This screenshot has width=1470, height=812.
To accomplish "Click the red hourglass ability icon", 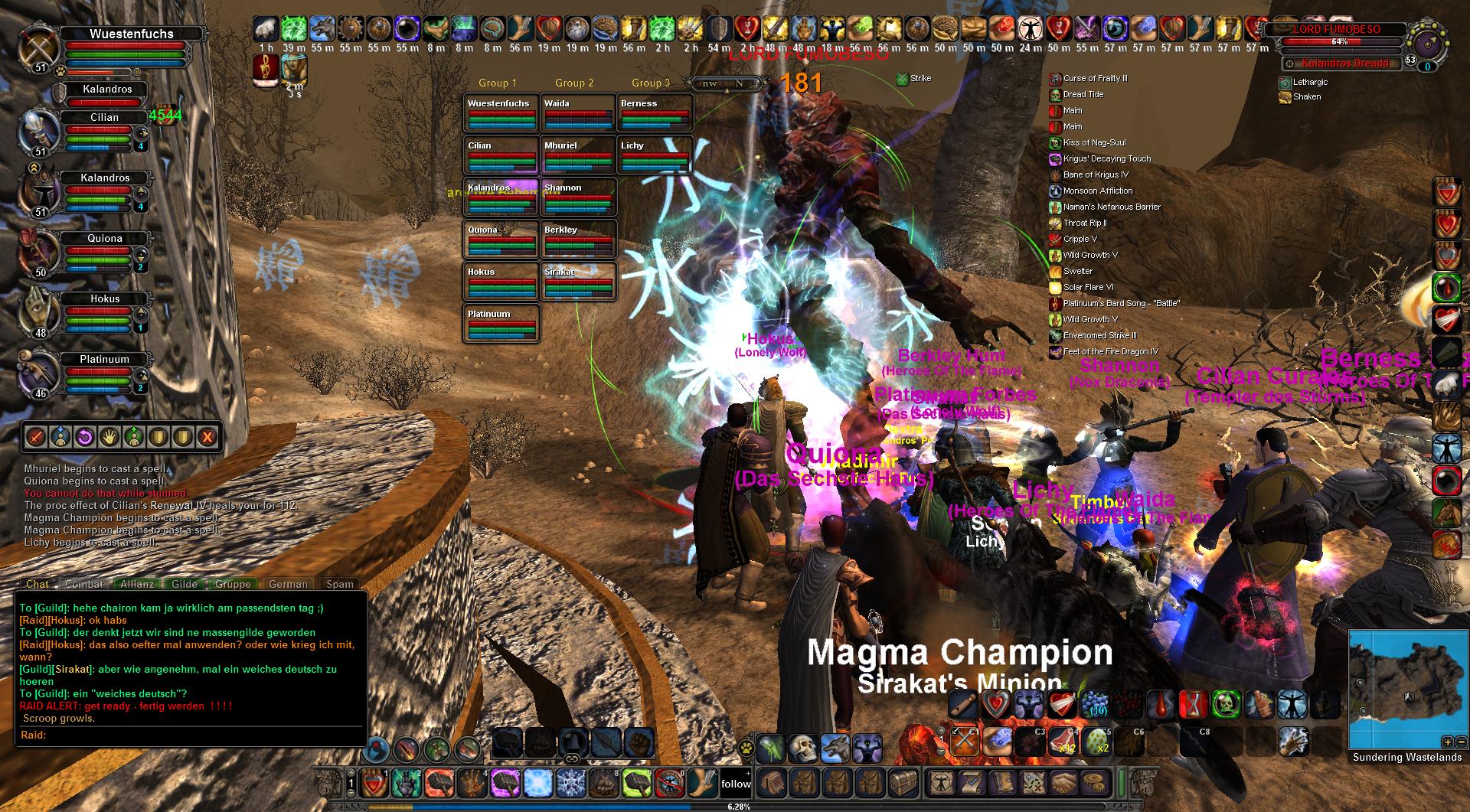I will [x=1194, y=704].
